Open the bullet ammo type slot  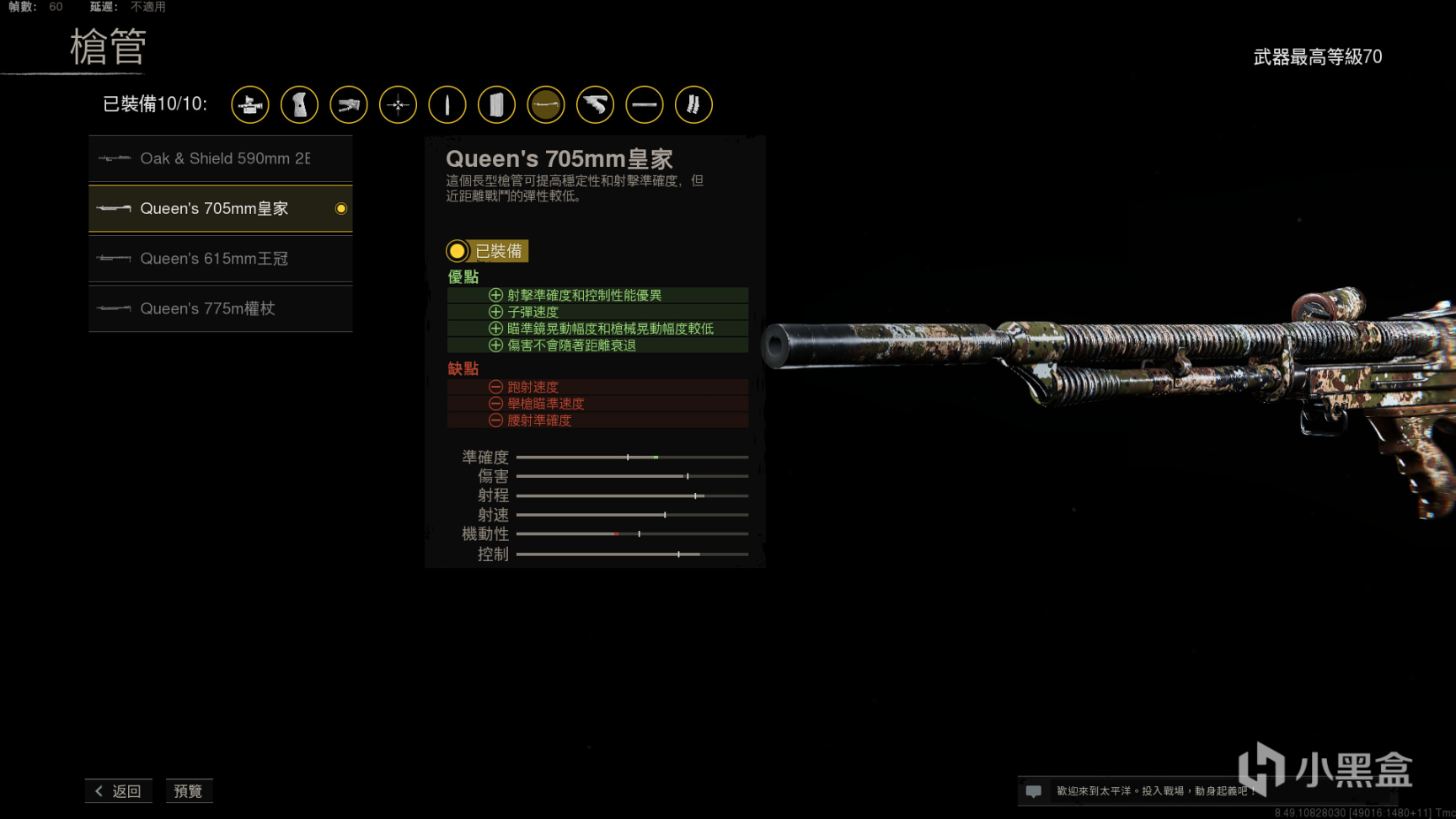click(x=447, y=105)
